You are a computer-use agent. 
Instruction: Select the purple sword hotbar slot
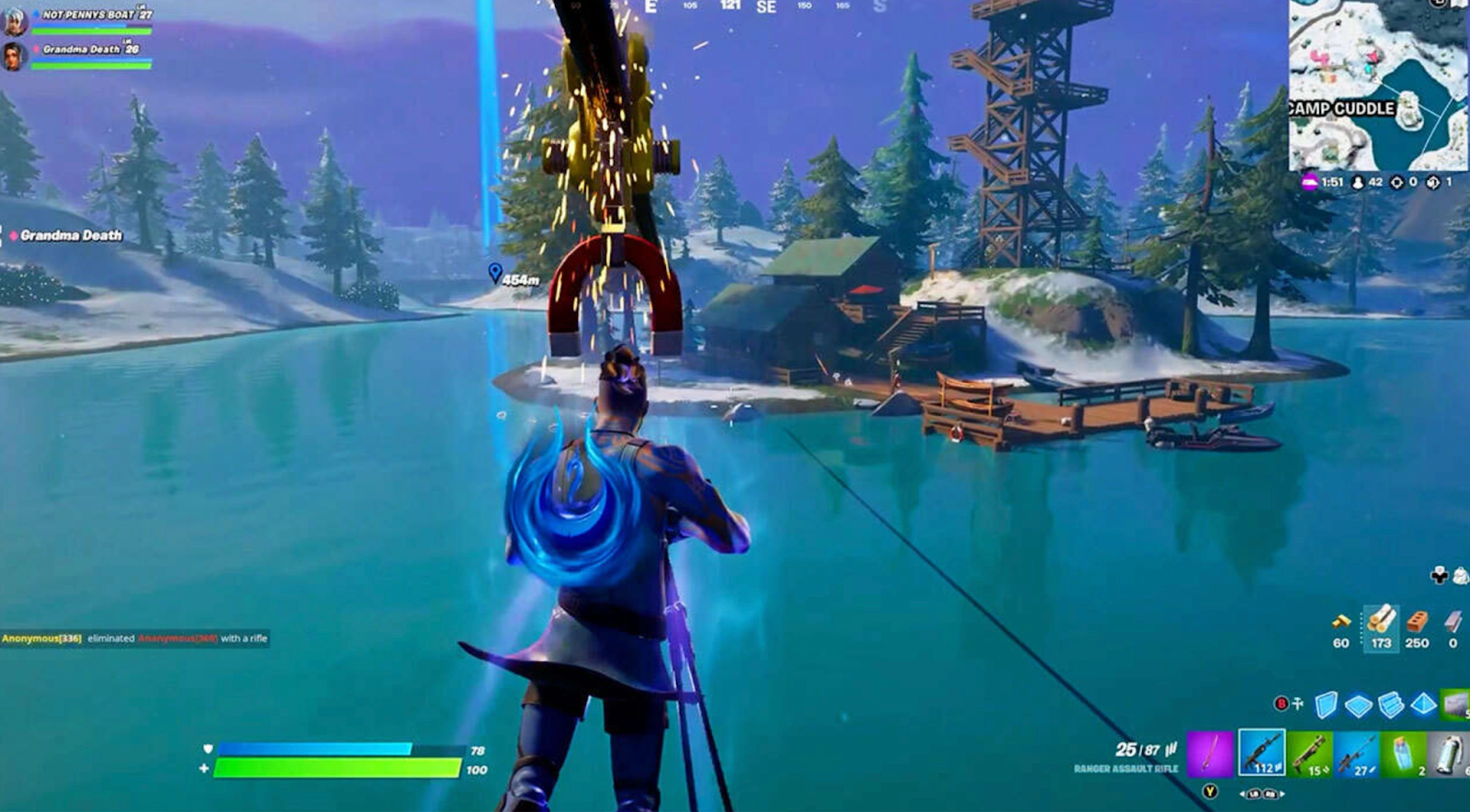point(1210,753)
